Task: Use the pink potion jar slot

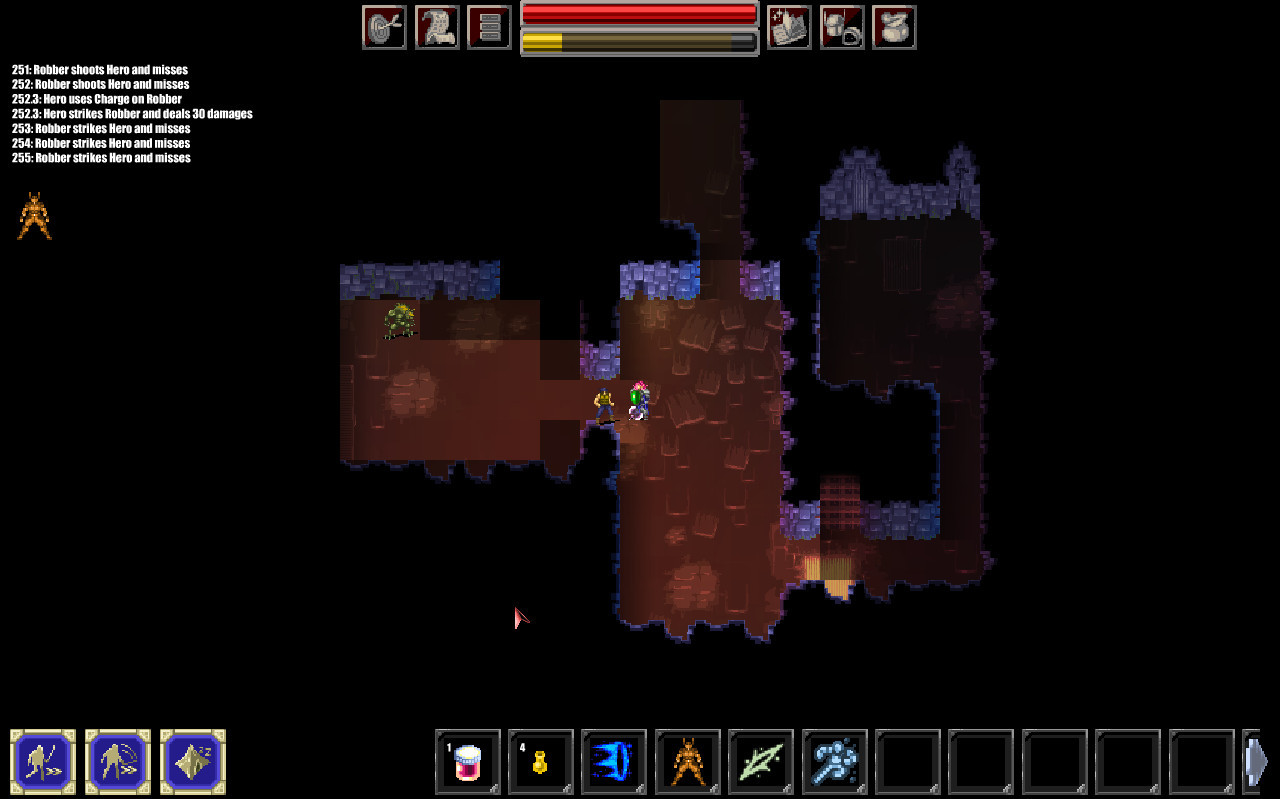Action: point(468,762)
